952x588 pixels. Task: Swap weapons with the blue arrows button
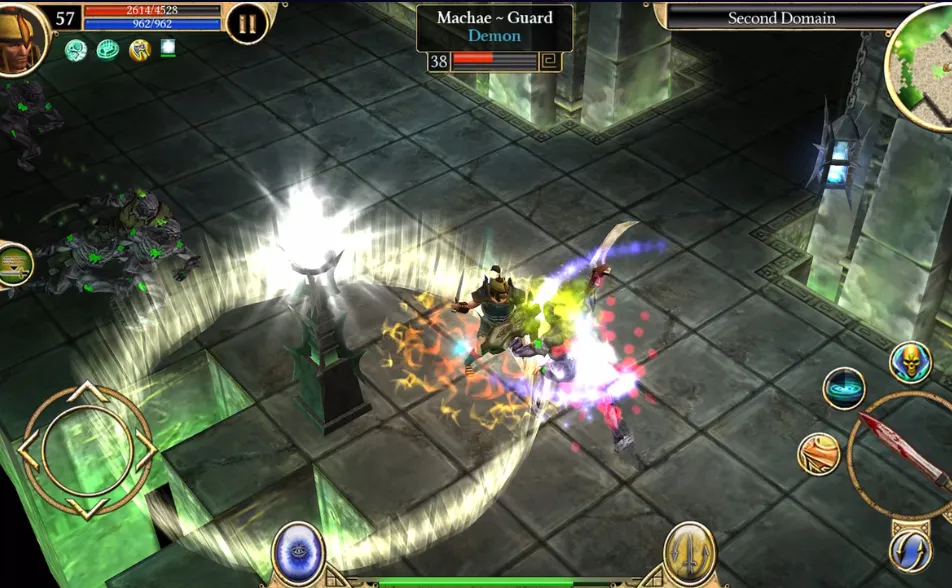(910, 551)
